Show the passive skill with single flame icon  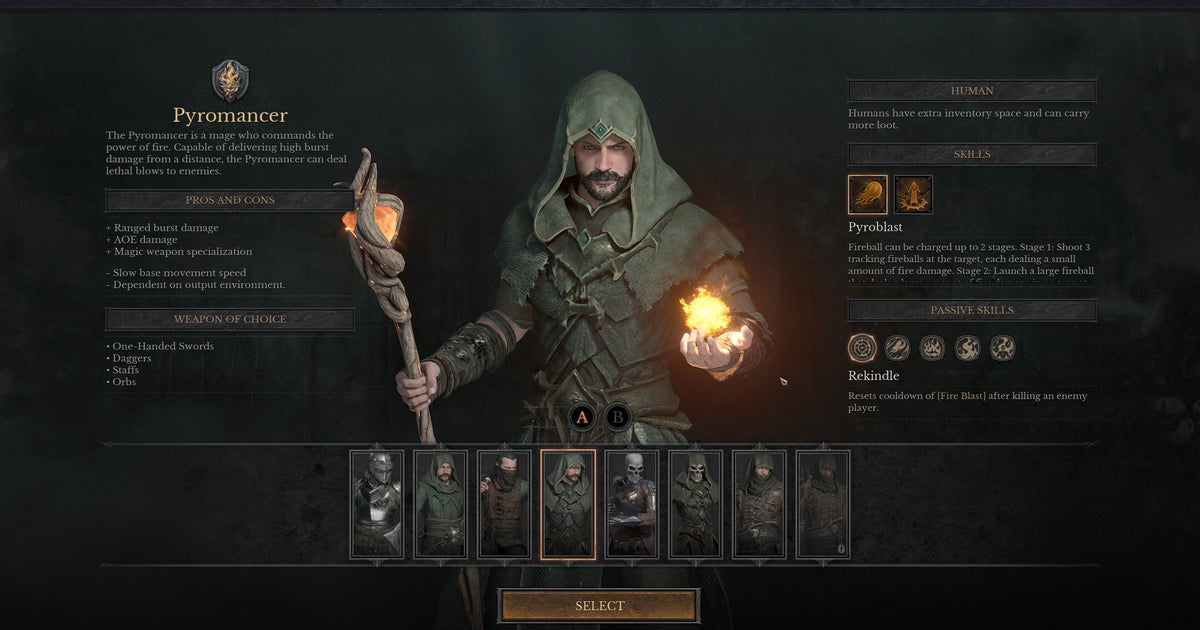[x=932, y=348]
